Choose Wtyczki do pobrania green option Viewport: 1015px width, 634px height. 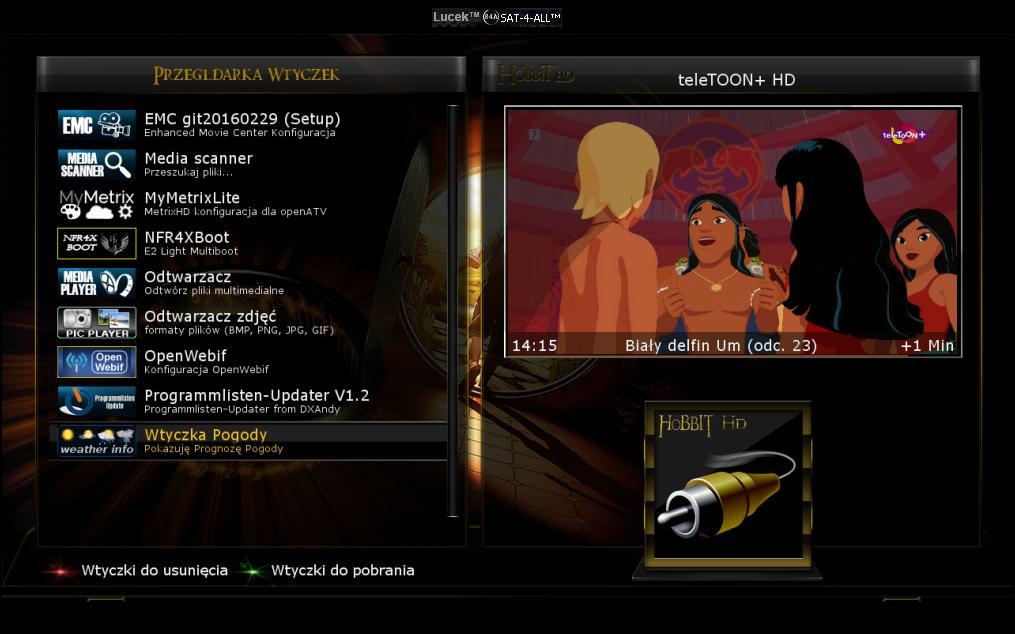click(x=342, y=571)
